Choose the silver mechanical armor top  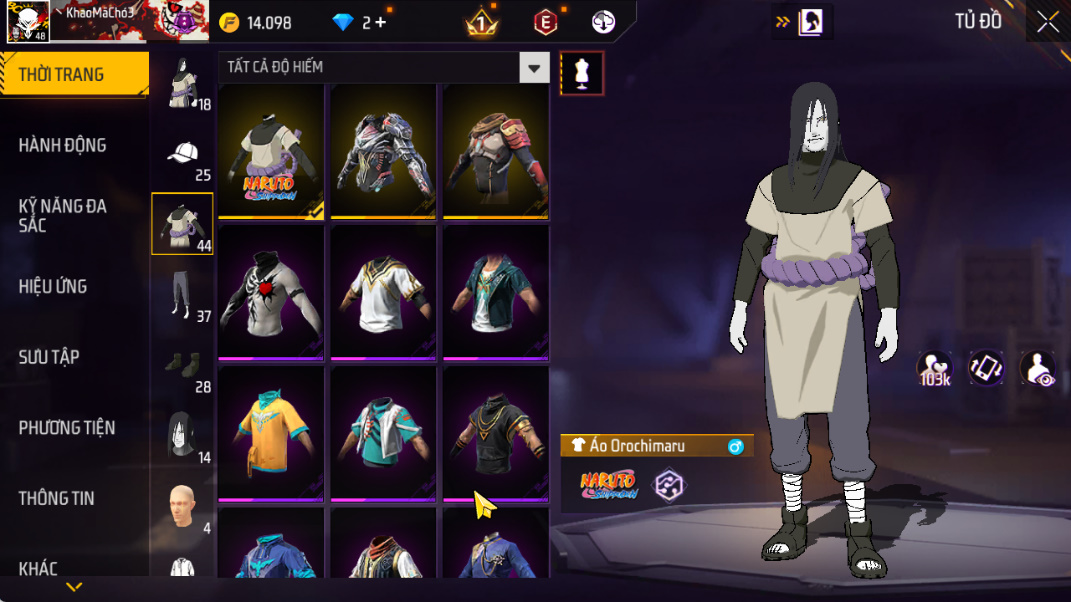384,151
